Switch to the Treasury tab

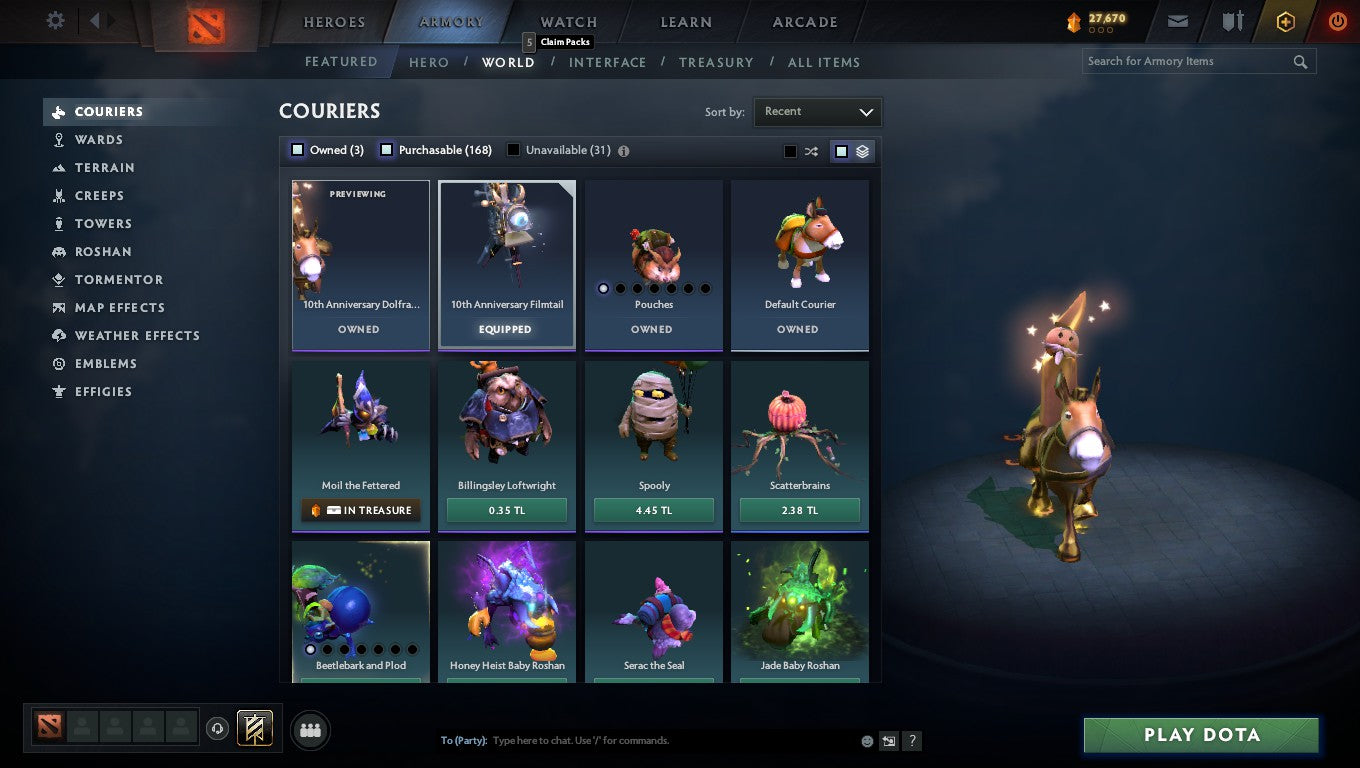tap(716, 62)
